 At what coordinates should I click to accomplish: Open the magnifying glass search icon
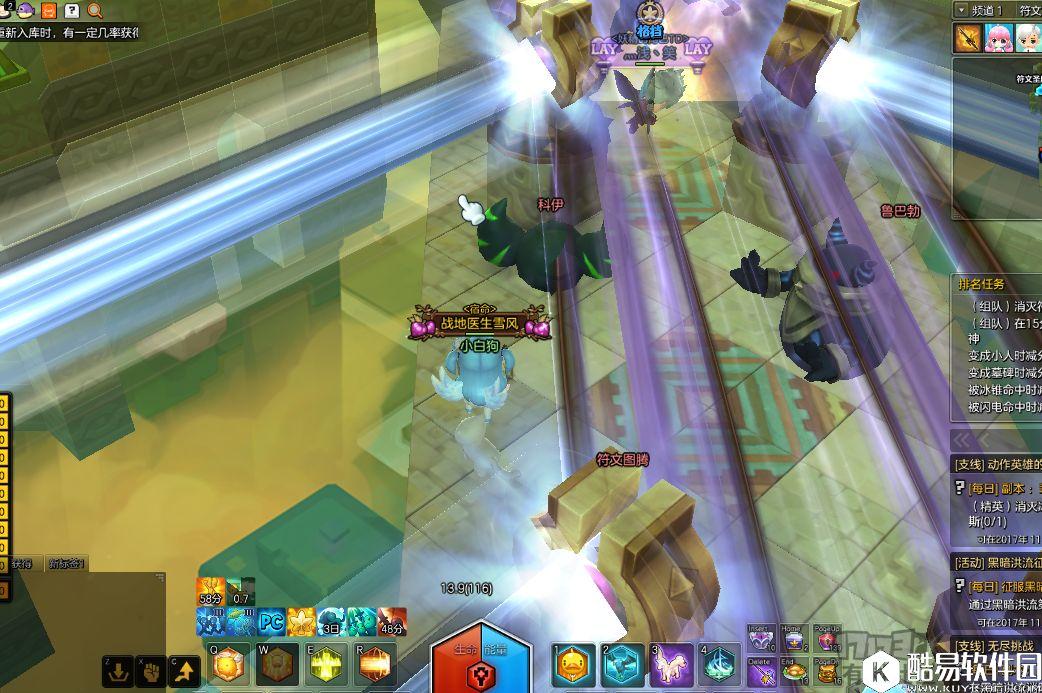[x=96, y=11]
